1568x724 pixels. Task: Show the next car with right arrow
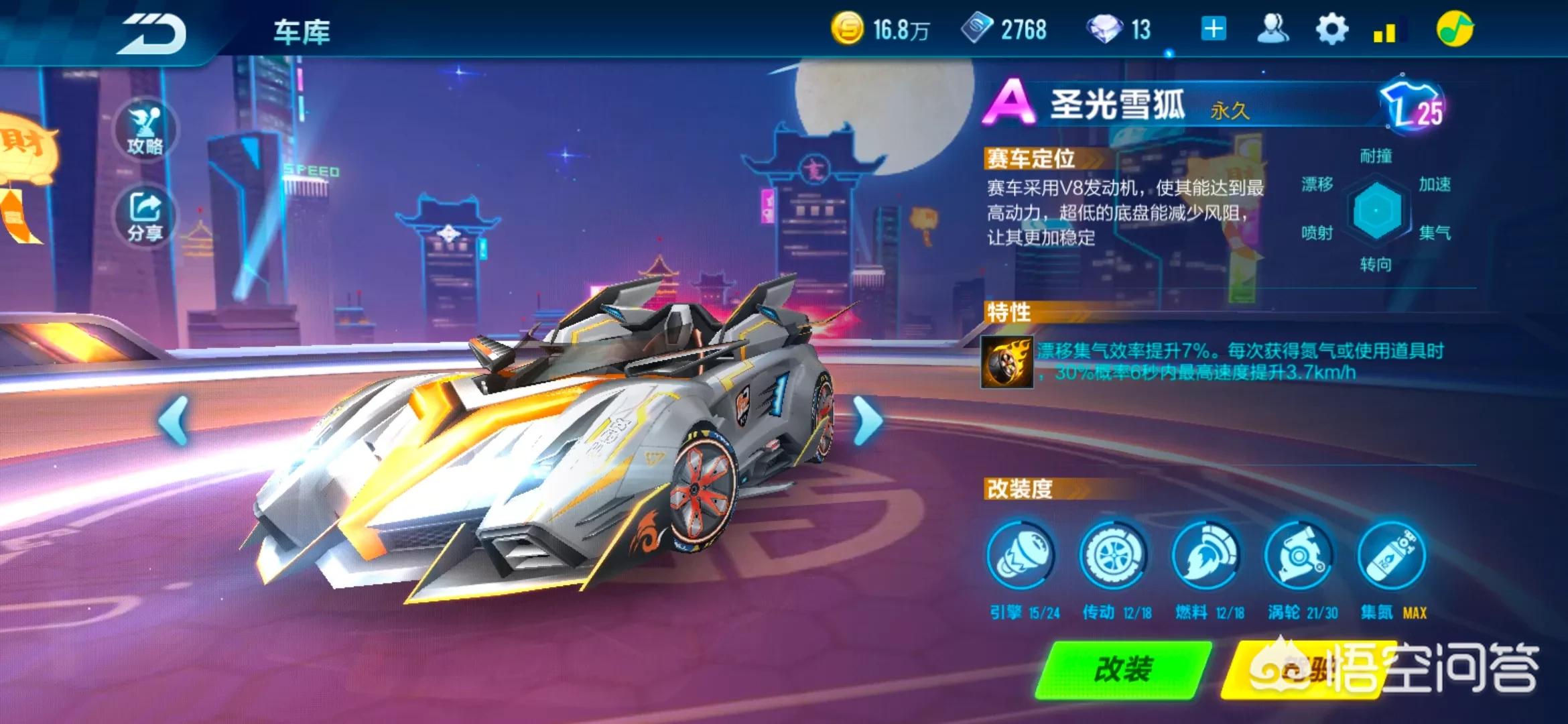(867, 420)
